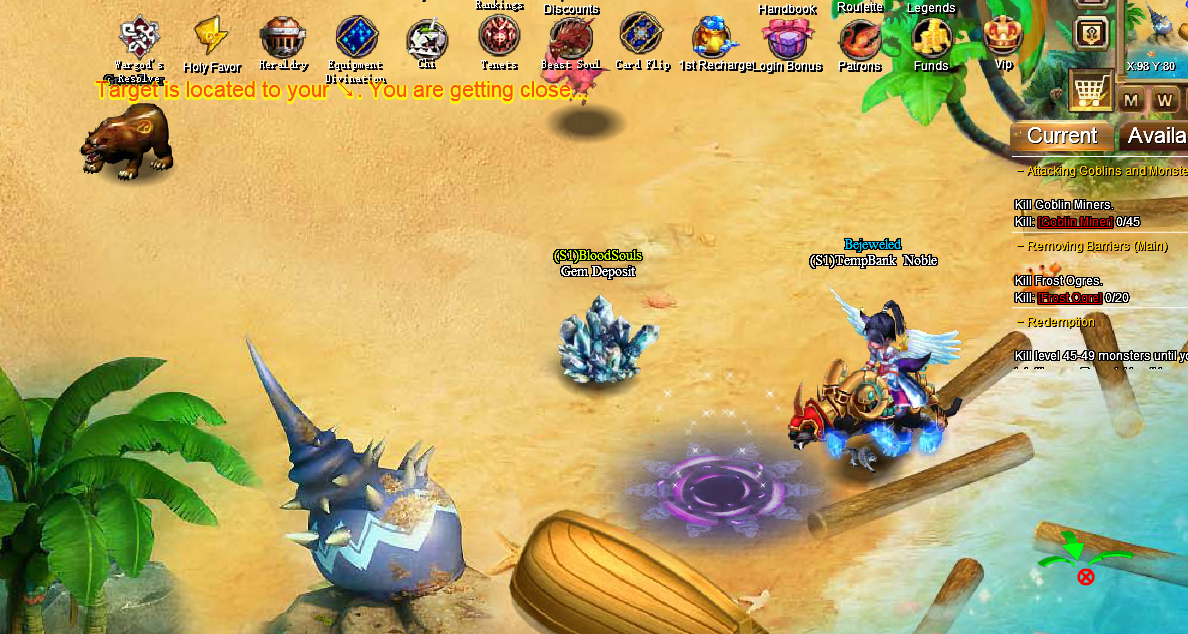
Task: Click the W button under minimap
Action: pyautogui.click(x=1164, y=100)
